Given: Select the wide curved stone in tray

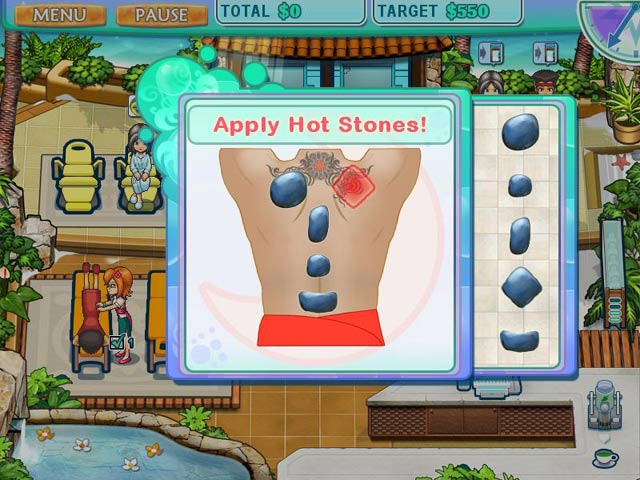Looking at the screenshot, I should point(520,340).
